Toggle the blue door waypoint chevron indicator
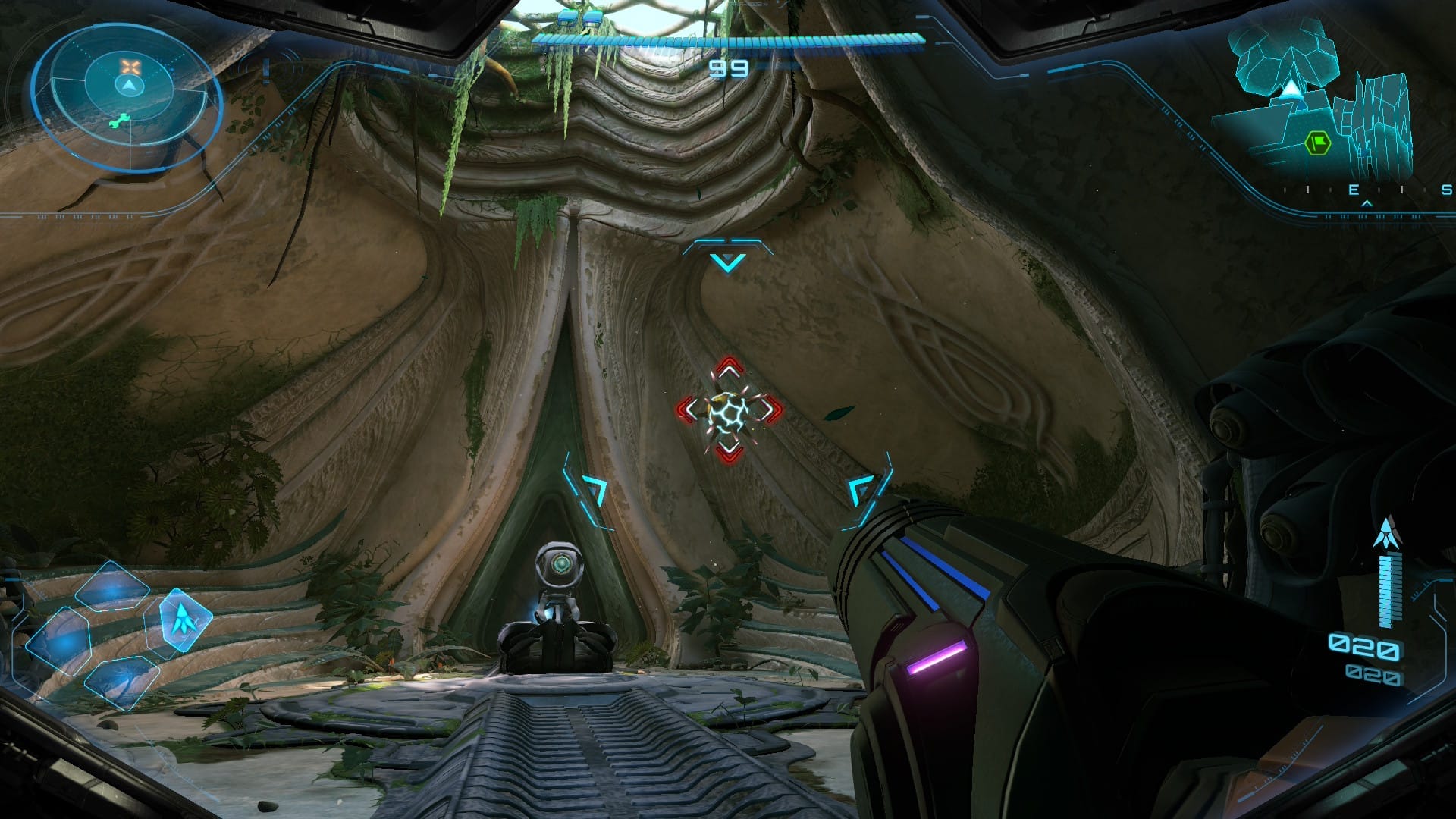The image size is (1456, 819). point(727,259)
